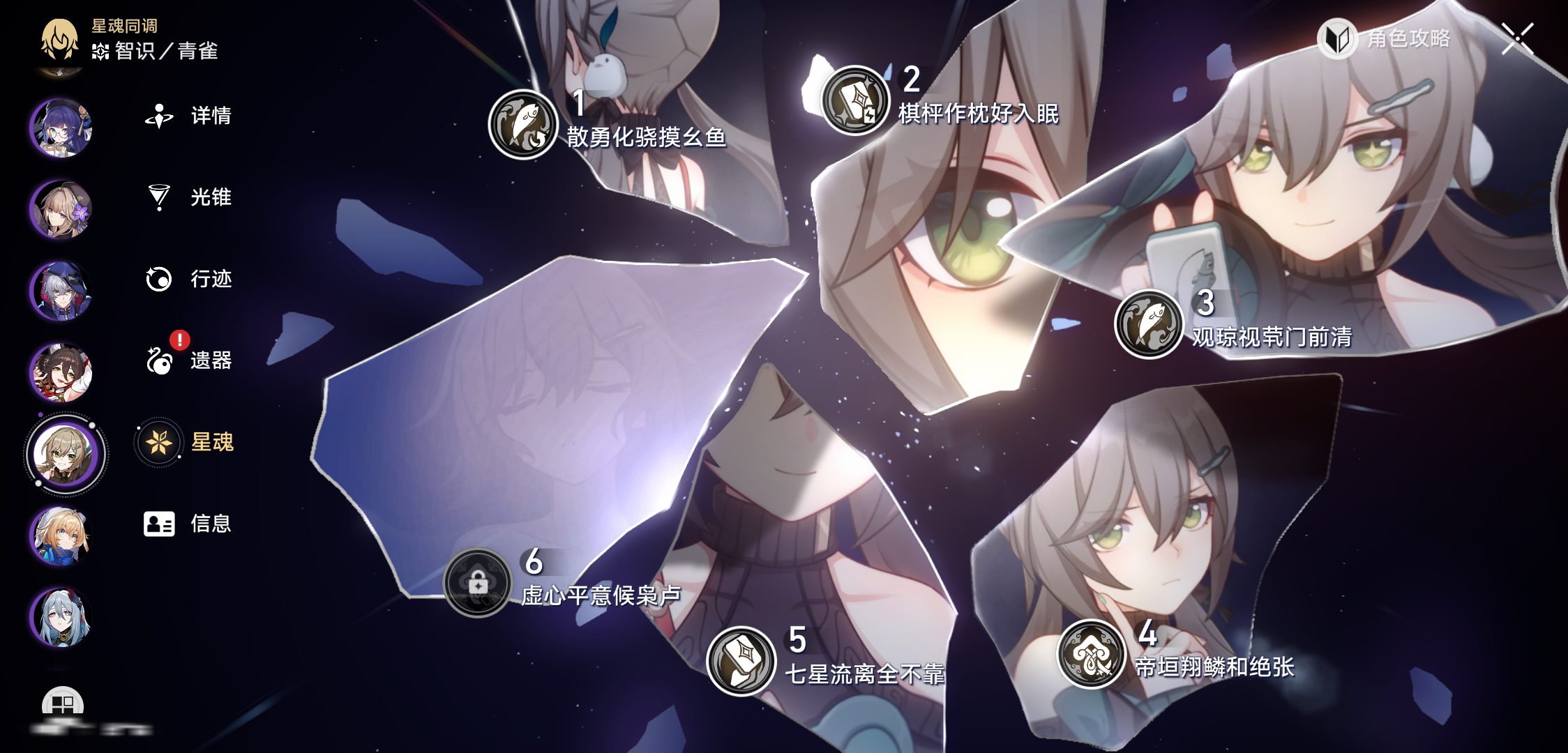Inspect eidolon 3 观琼视茕门前清

(x=1149, y=324)
